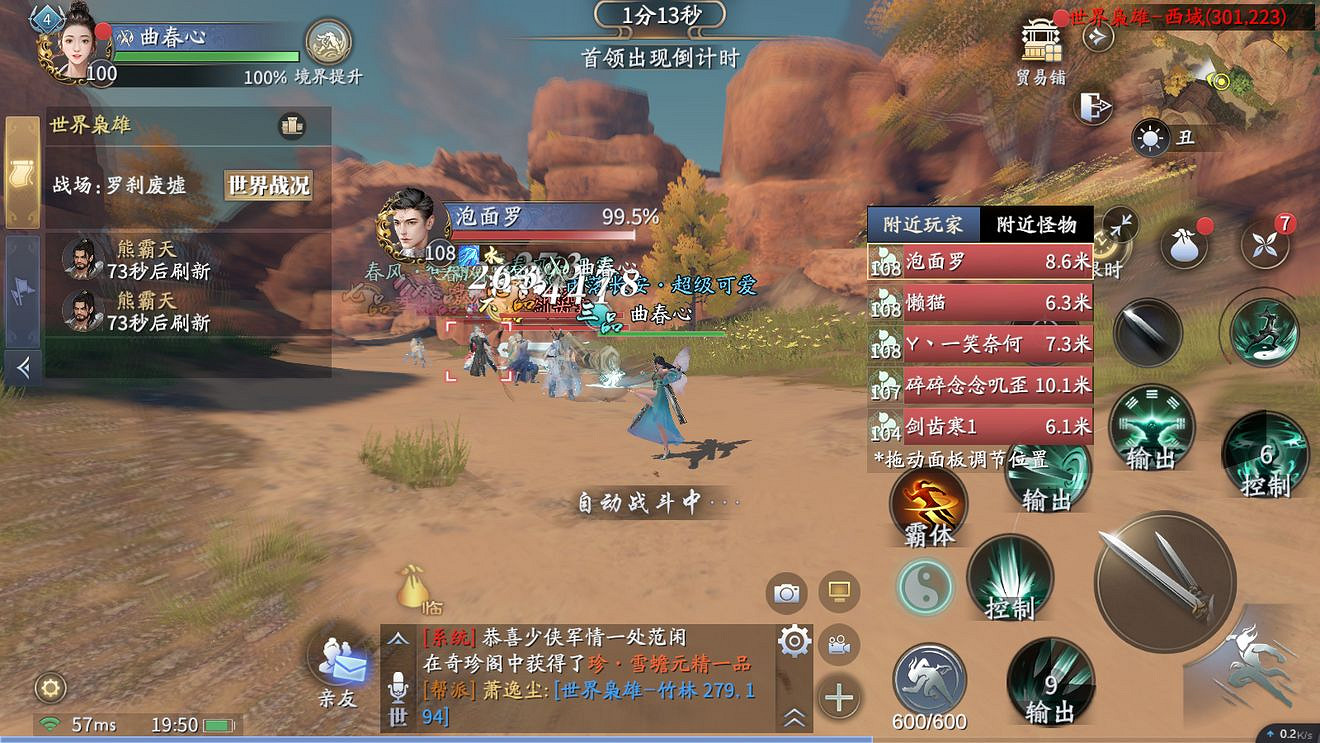
Task: Start recording with the video camera icon
Action: click(840, 645)
